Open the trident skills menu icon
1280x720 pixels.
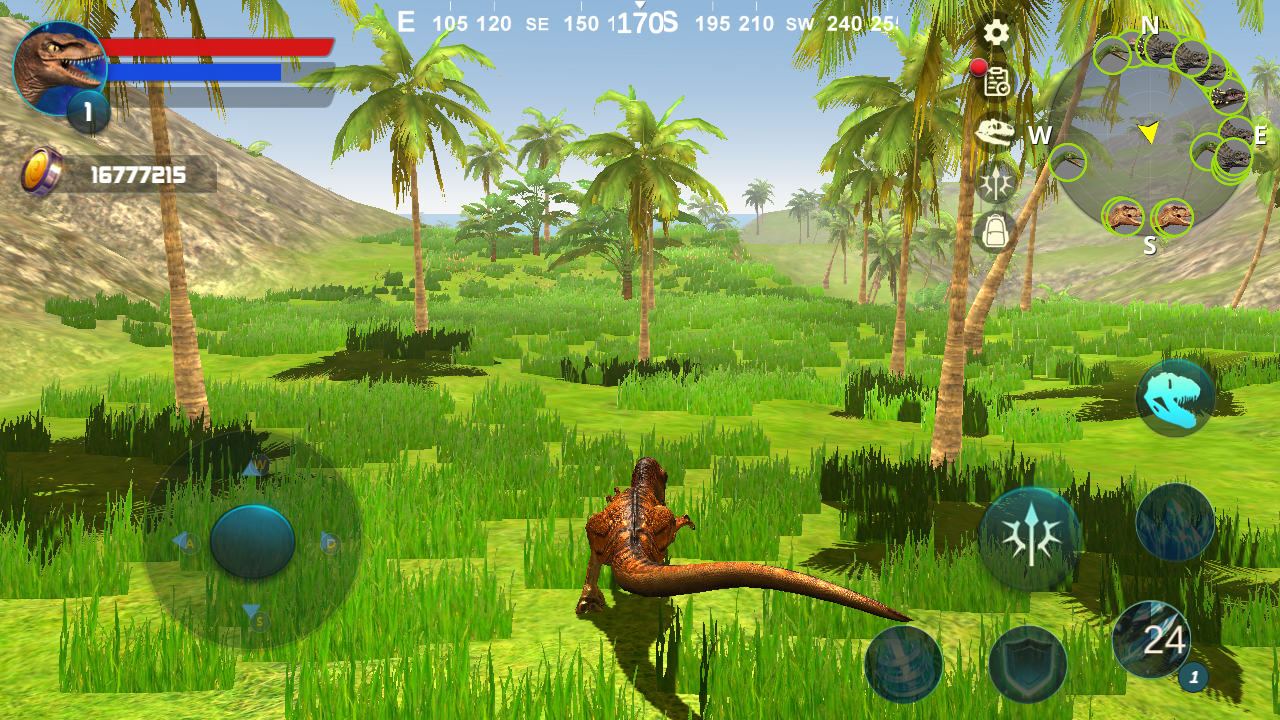(996, 182)
